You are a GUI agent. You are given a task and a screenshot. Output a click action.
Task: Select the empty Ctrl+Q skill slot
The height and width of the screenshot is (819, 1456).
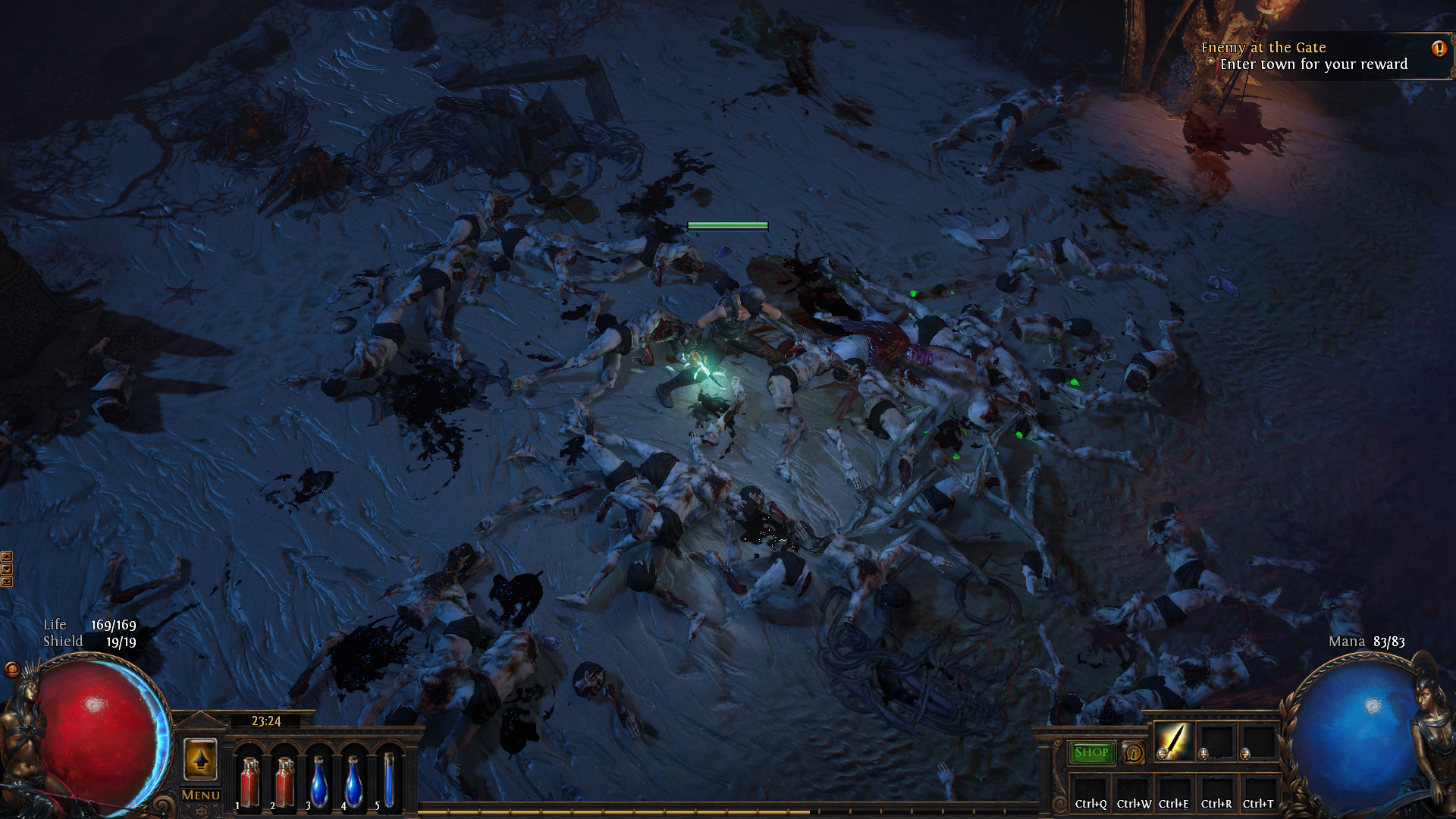pyautogui.click(x=1090, y=792)
